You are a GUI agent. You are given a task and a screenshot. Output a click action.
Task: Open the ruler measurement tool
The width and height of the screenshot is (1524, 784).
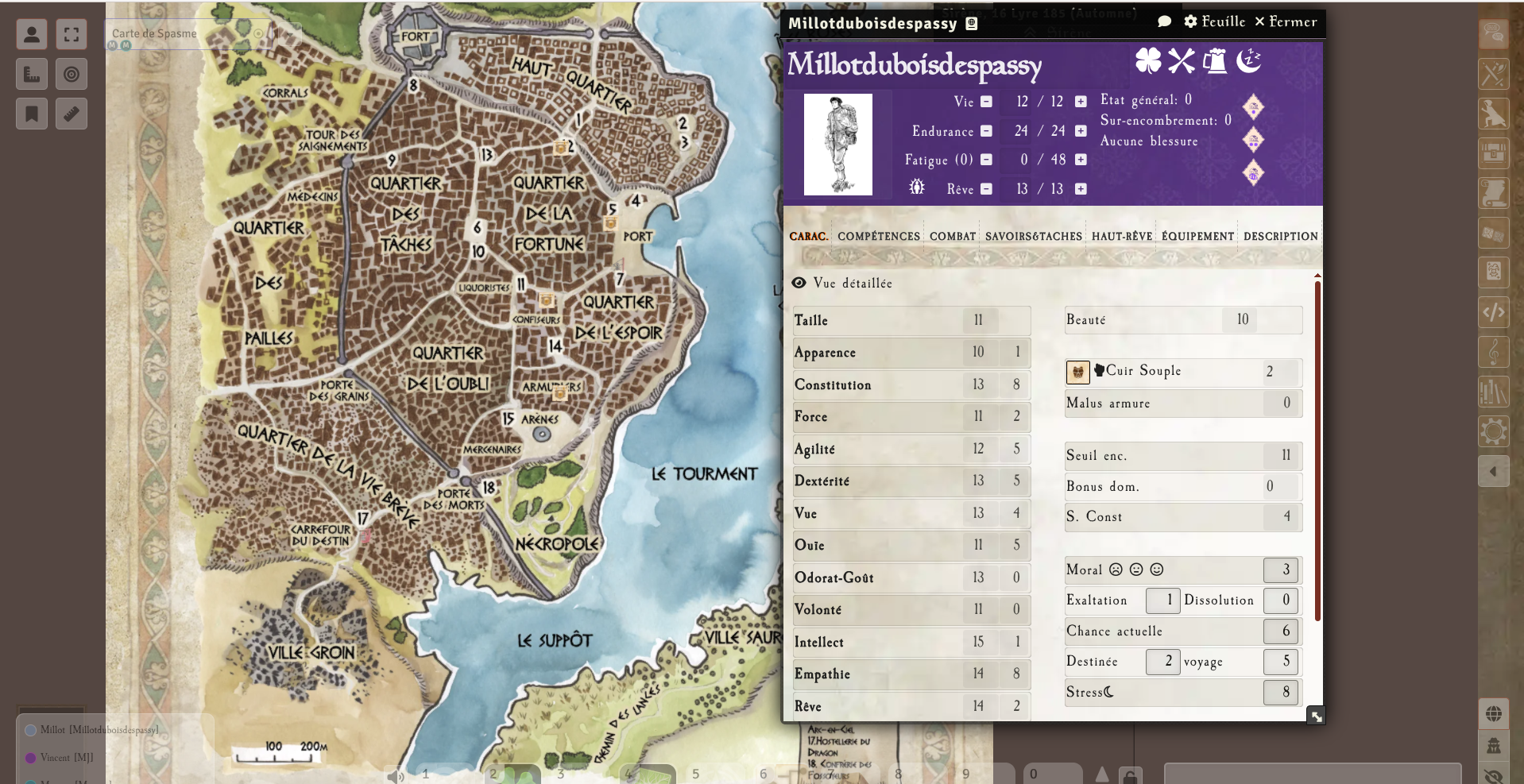(x=72, y=114)
